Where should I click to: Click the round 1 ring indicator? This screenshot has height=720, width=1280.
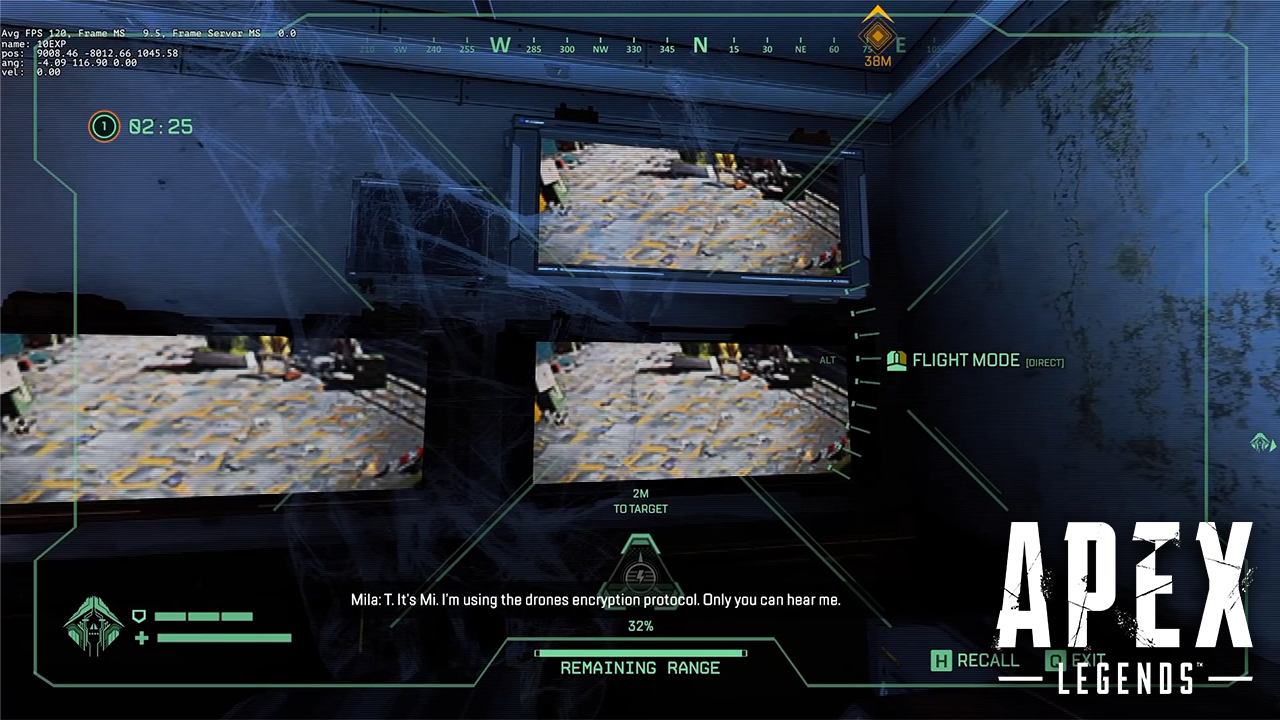[x=104, y=127]
